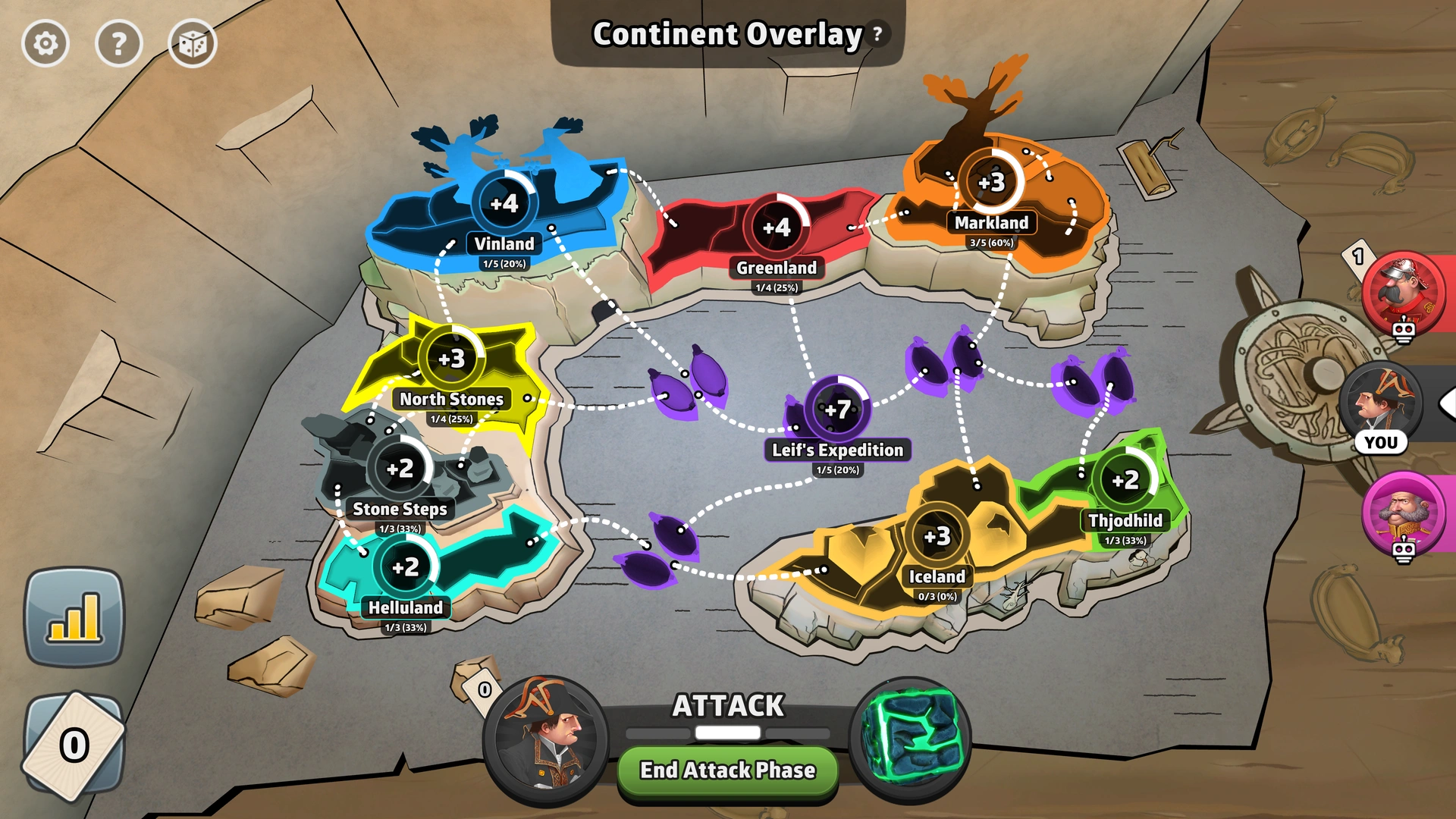Viewport: 1456px width, 819px height.
Task: Click the Continent Overlay header banner
Action: 726,34
